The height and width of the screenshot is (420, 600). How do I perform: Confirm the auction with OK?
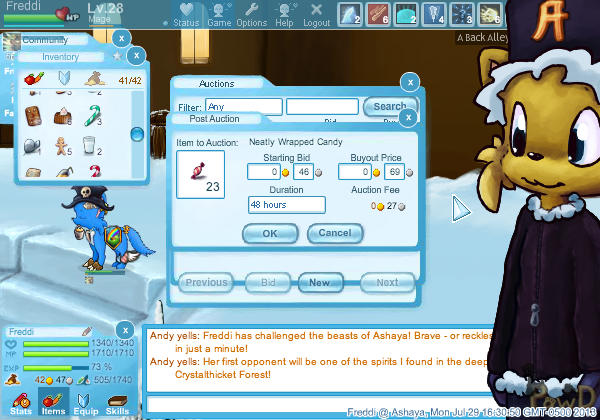pos(270,233)
